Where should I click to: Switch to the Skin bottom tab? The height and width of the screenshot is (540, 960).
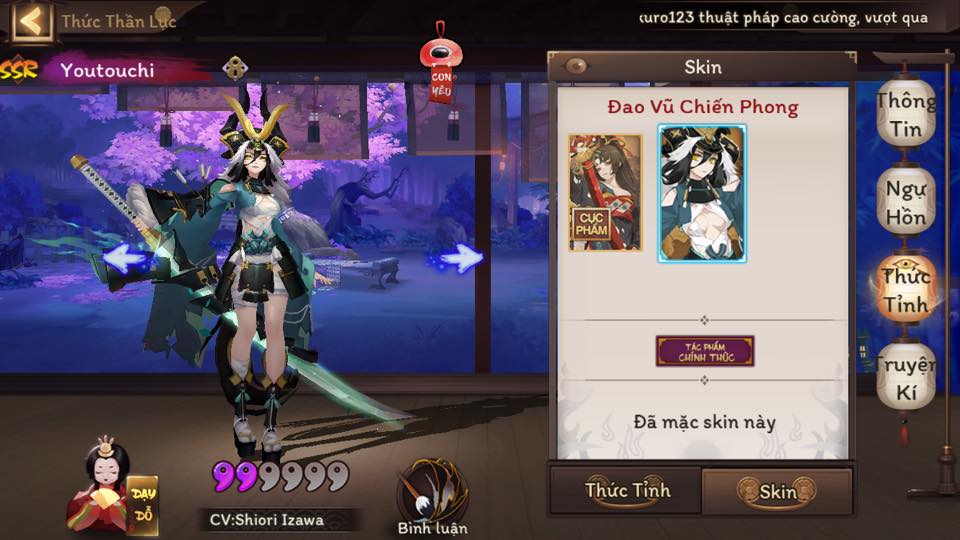tap(777, 491)
